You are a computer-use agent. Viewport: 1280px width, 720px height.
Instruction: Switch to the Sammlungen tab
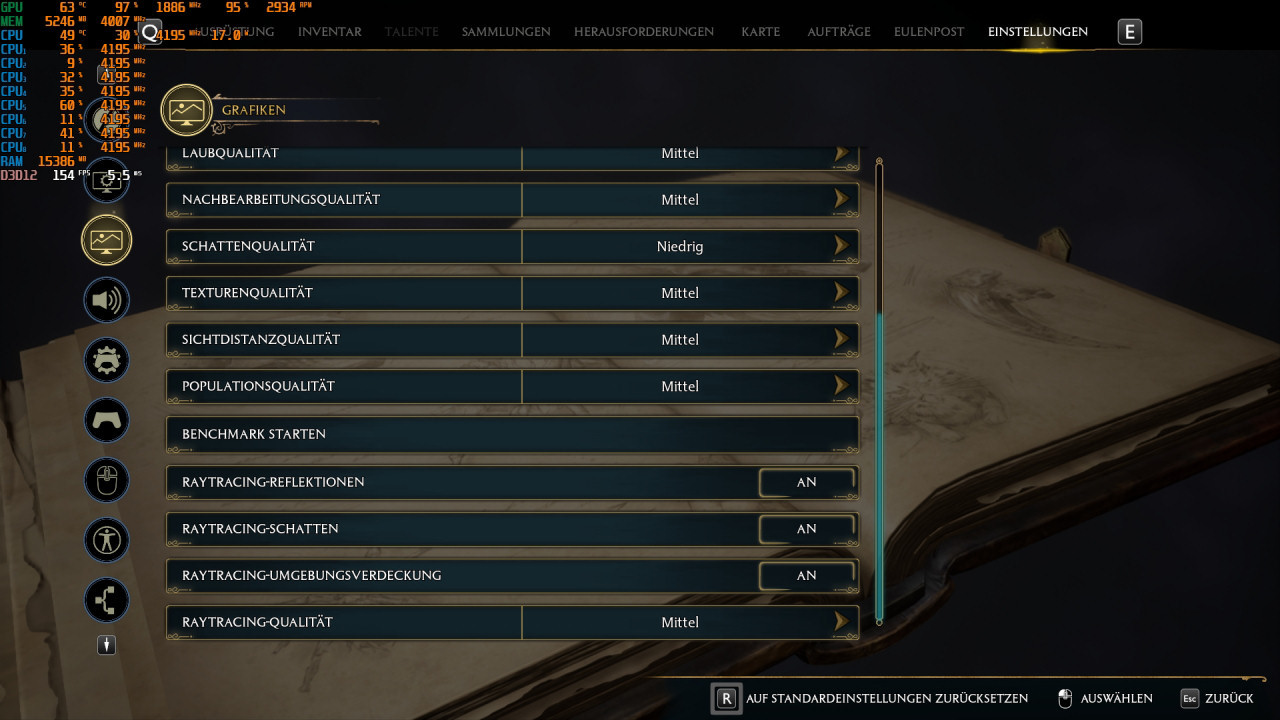(x=505, y=31)
